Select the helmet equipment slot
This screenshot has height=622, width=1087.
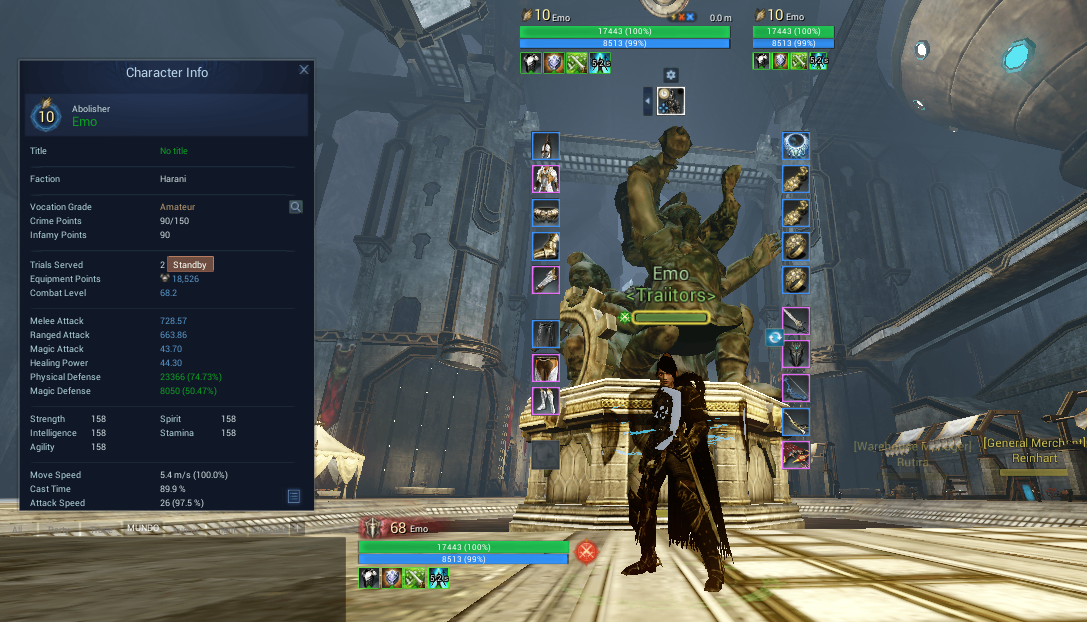tap(546, 146)
